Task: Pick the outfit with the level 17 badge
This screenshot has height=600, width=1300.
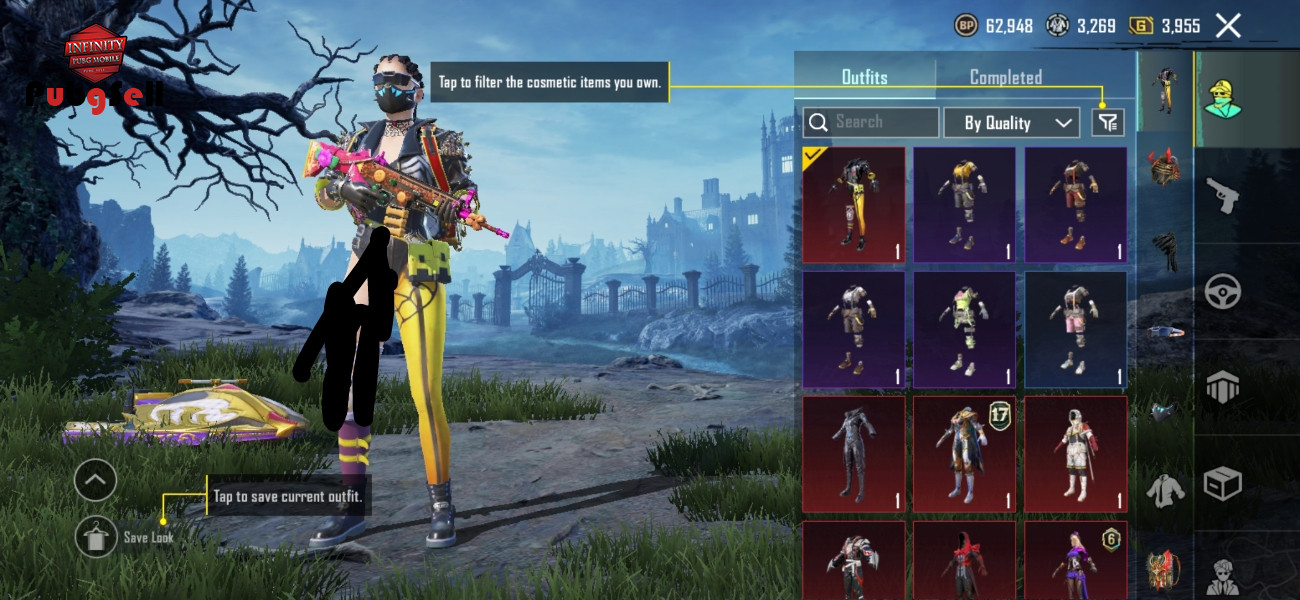Action: 964,454
